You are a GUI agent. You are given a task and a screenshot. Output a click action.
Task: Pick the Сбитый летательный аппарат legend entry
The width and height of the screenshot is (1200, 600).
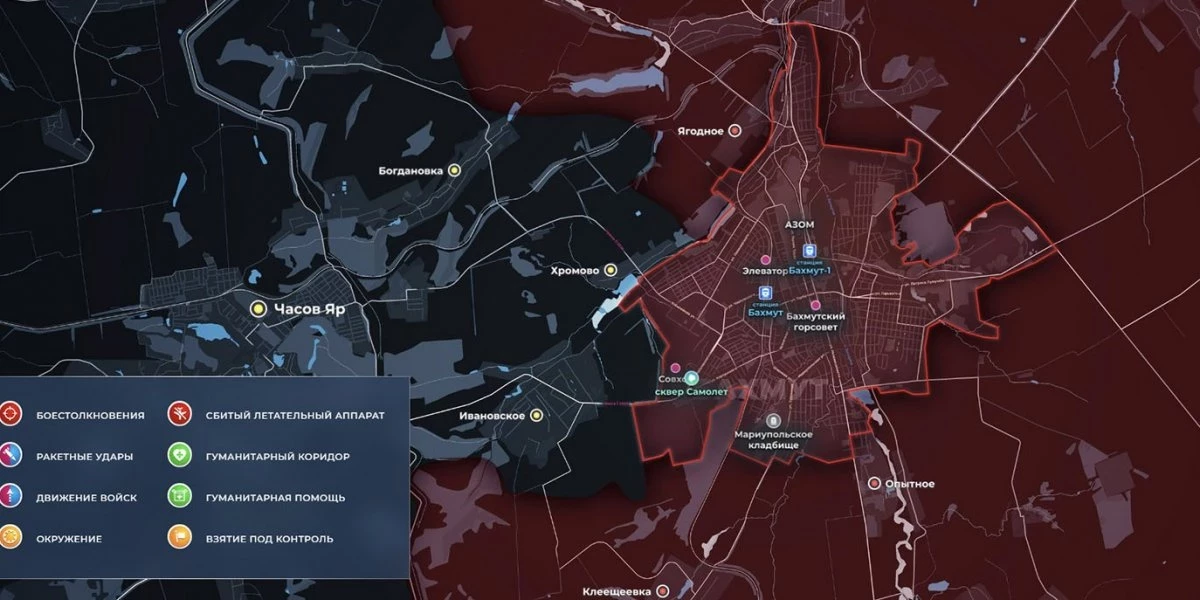coord(180,413)
